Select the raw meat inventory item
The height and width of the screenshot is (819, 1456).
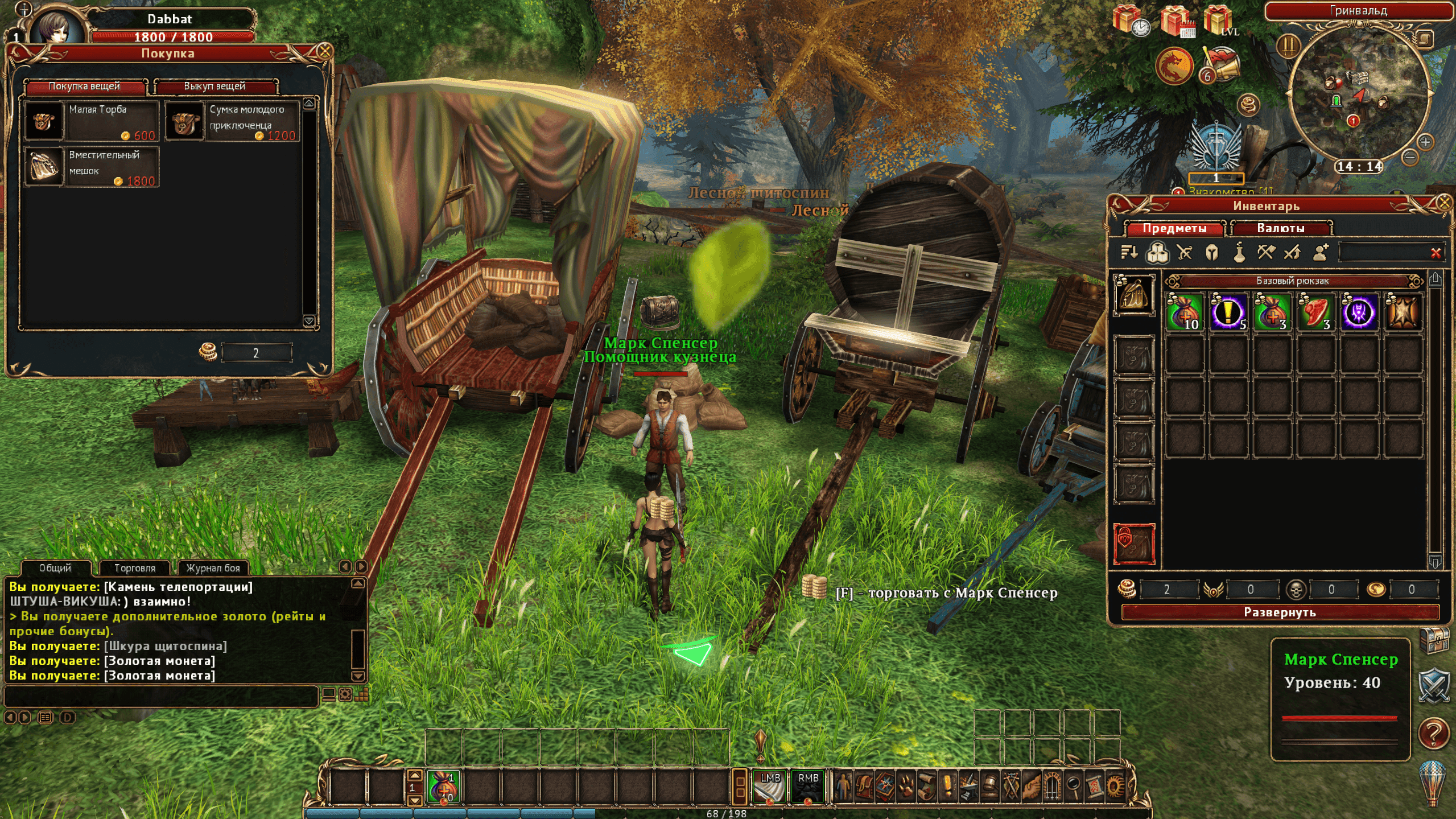1315,312
